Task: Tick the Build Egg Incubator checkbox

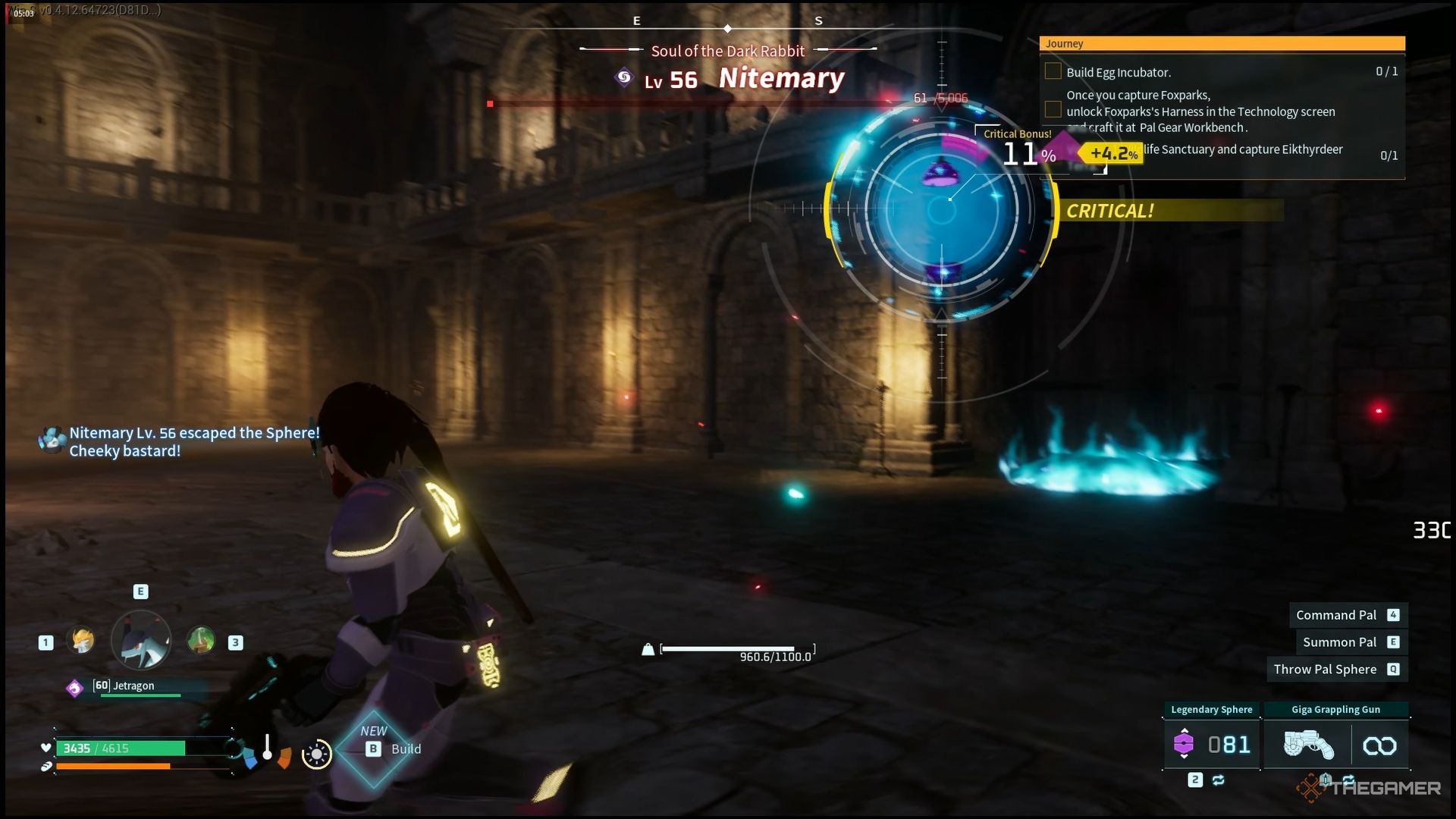Action: 1053,71
